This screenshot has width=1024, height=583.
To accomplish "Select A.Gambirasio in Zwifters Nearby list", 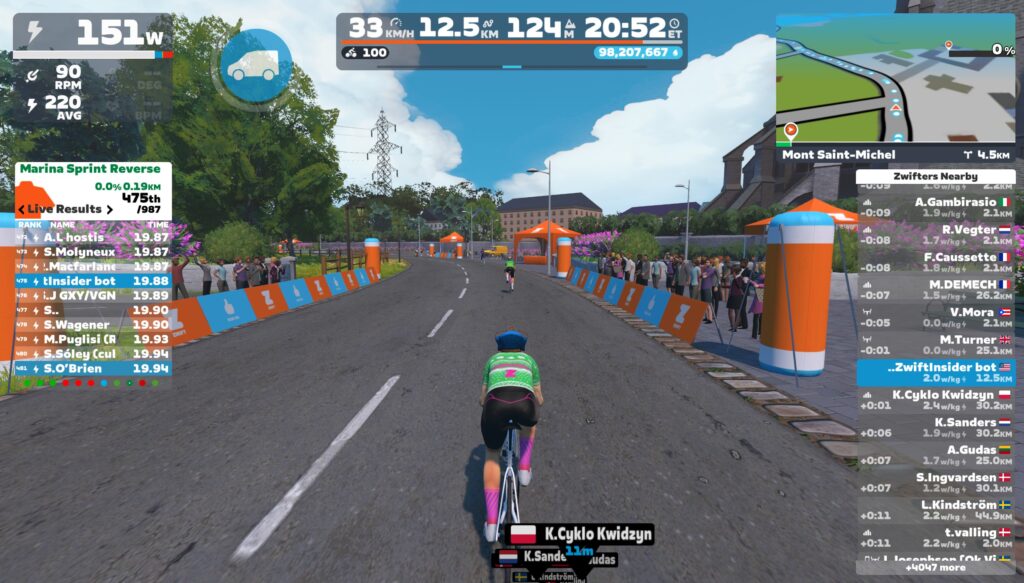I will [x=935, y=207].
